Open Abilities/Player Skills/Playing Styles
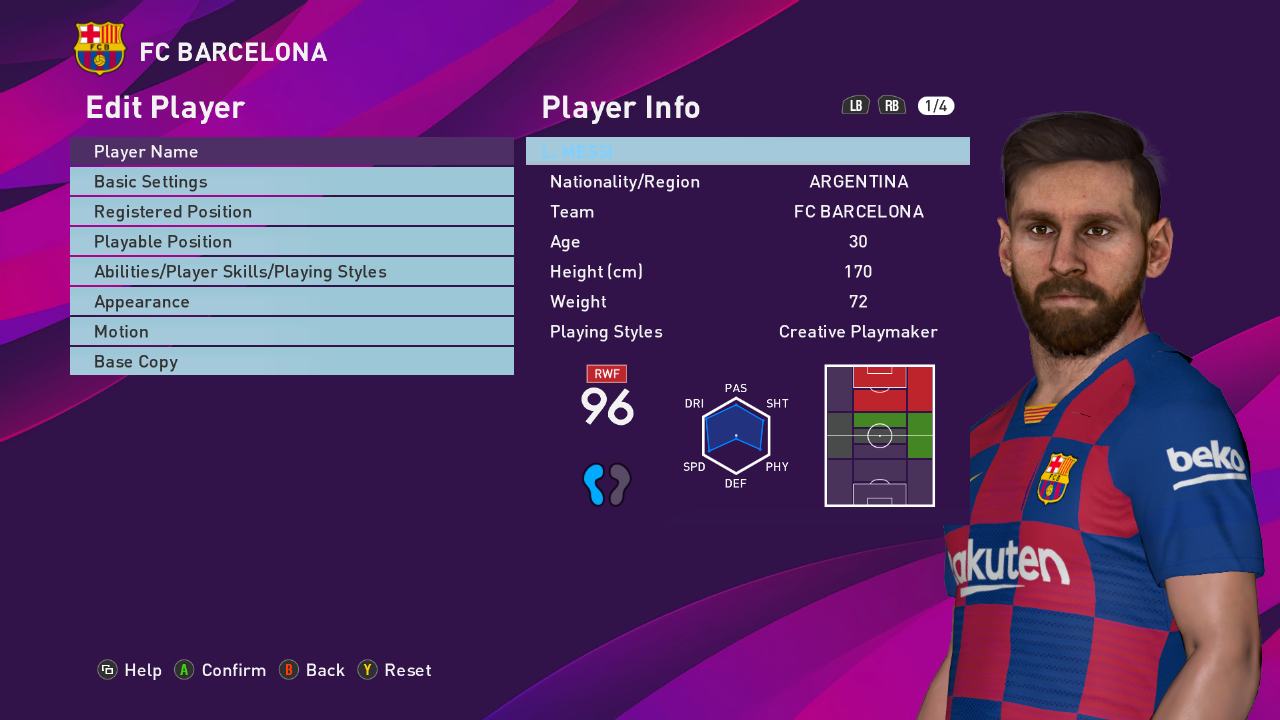 291,271
